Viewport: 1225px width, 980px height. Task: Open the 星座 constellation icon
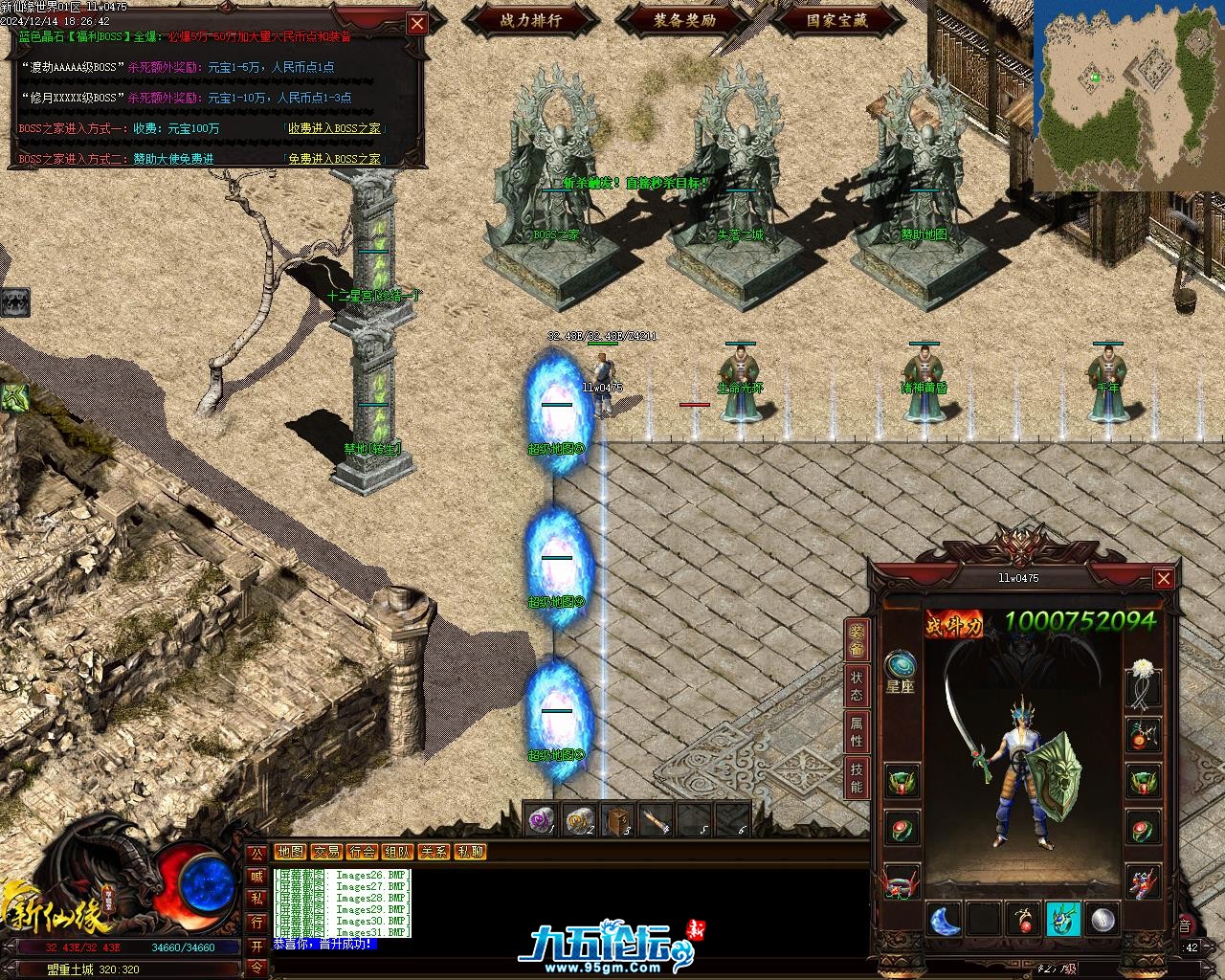(900, 665)
